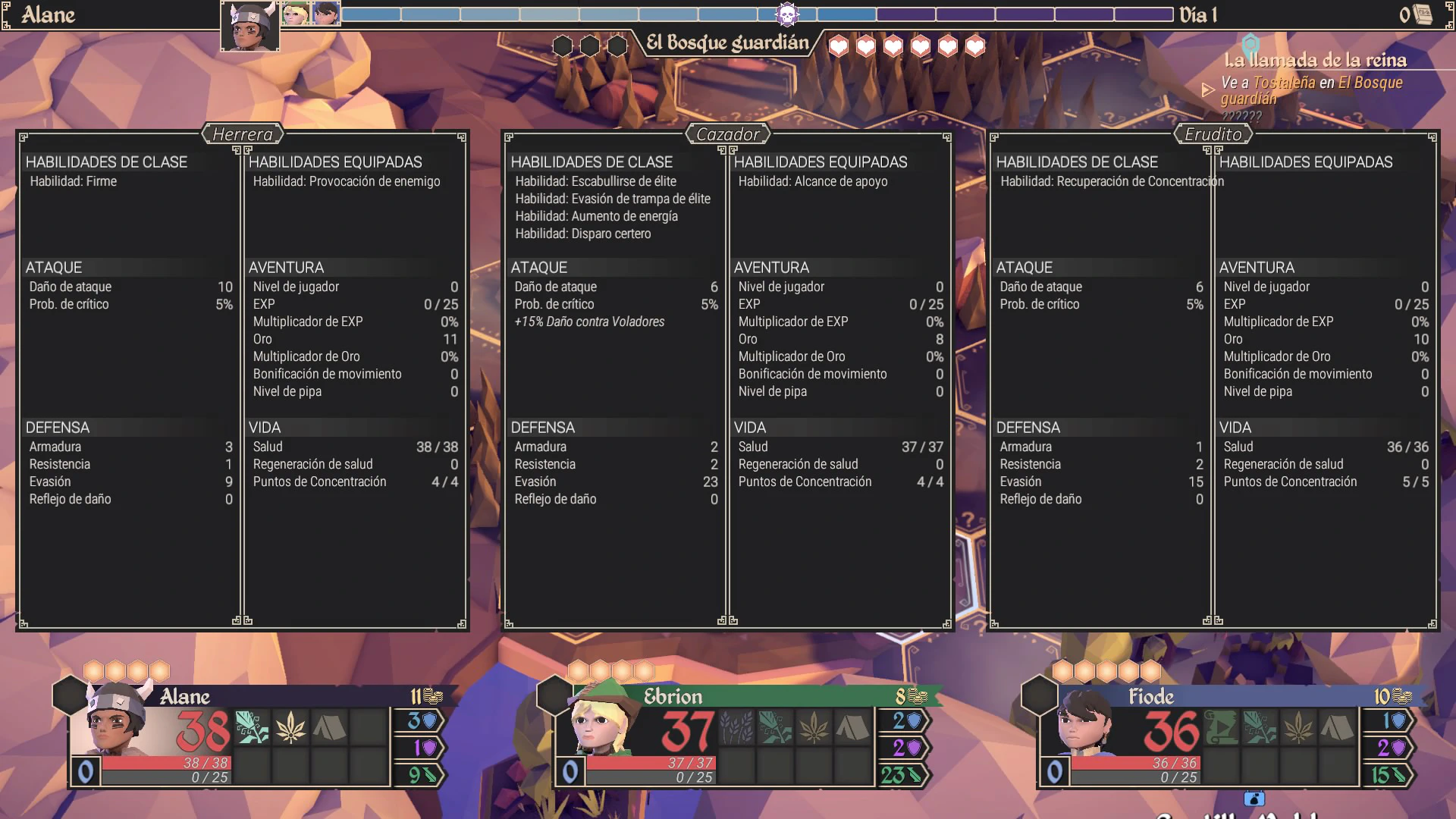Select Alane's tent item slot

click(x=329, y=728)
